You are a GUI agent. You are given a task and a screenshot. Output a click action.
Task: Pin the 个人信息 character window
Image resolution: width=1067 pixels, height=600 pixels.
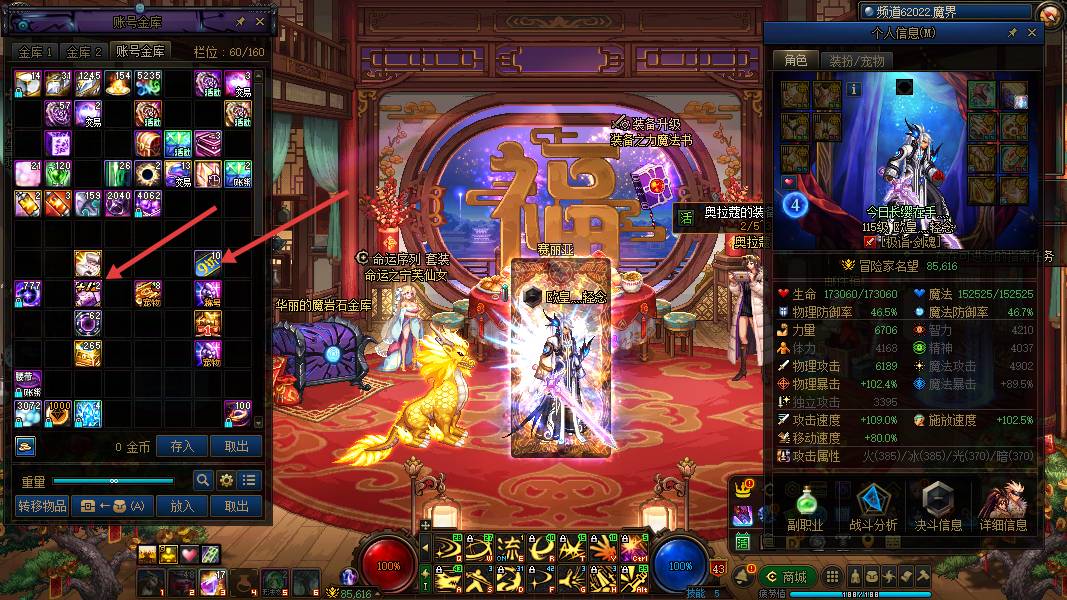pos(1012,33)
